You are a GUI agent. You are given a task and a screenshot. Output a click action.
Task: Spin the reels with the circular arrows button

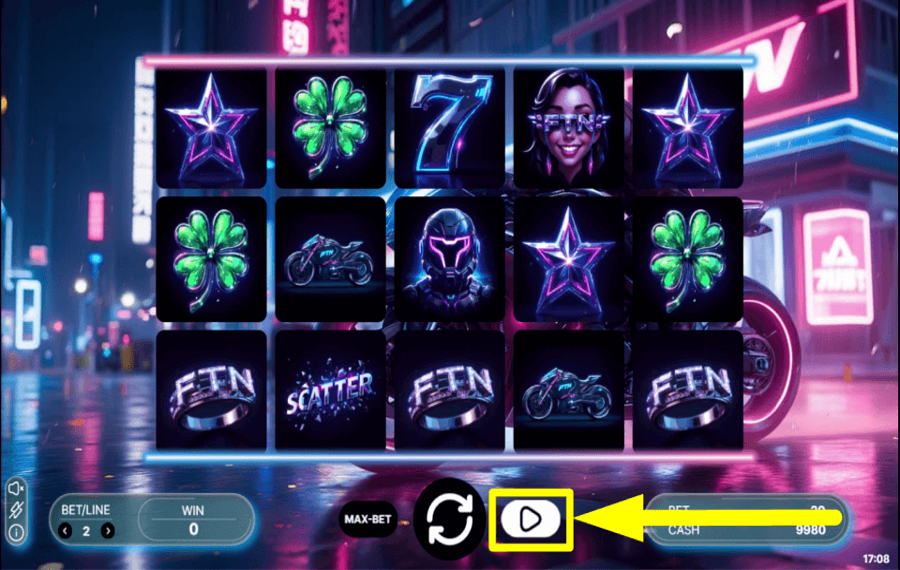coord(450,517)
